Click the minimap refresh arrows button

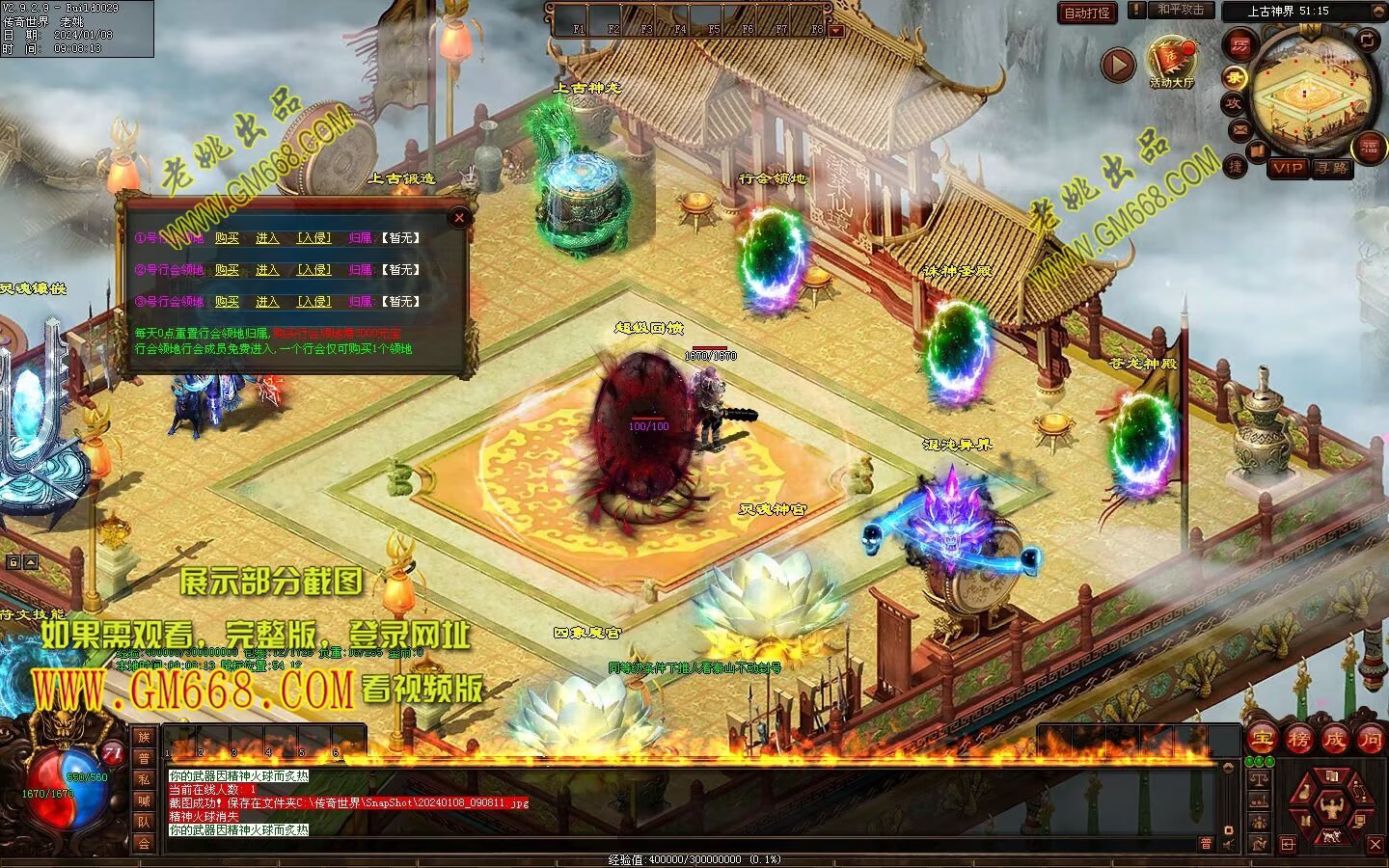(1367, 40)
